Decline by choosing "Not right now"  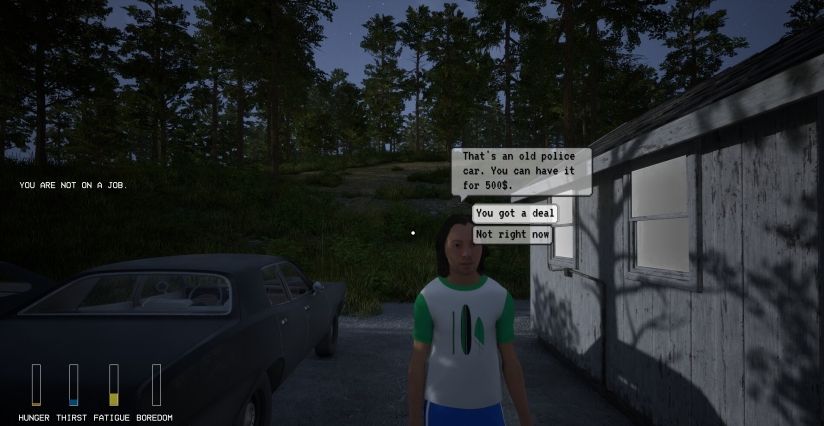[x=512, y=234]
